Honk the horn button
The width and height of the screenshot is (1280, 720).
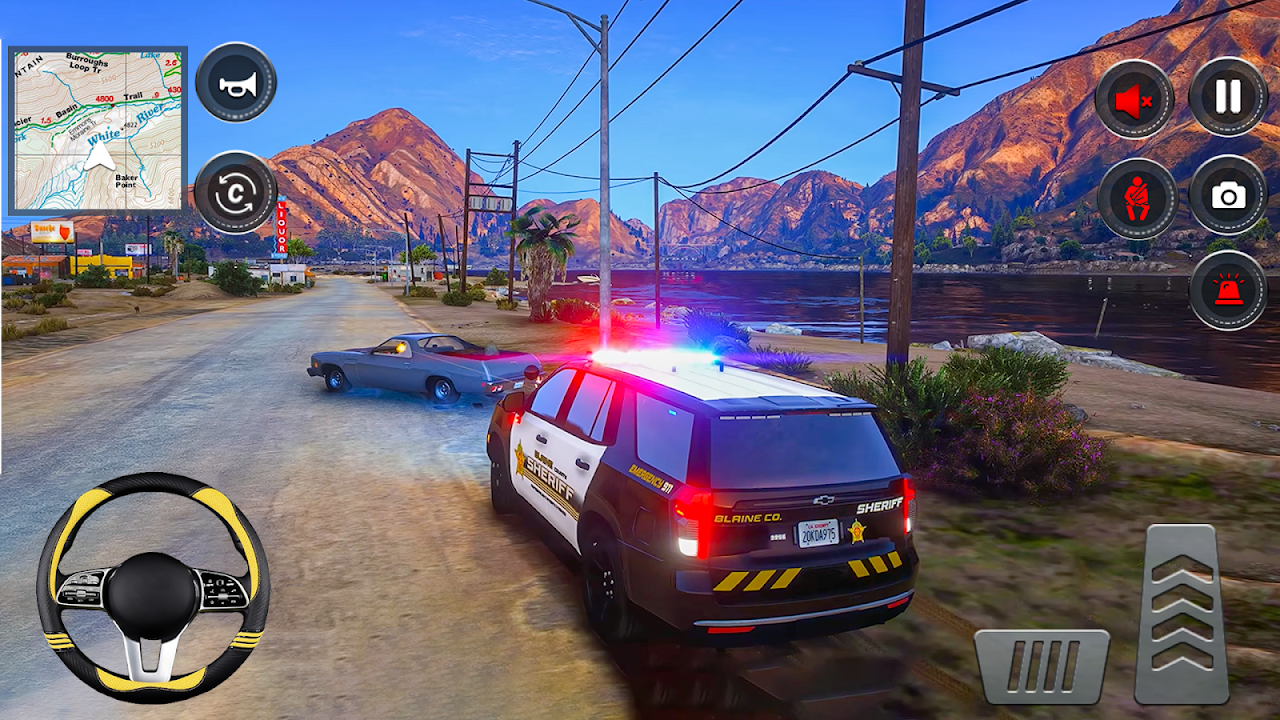click(x=236, y=83)
